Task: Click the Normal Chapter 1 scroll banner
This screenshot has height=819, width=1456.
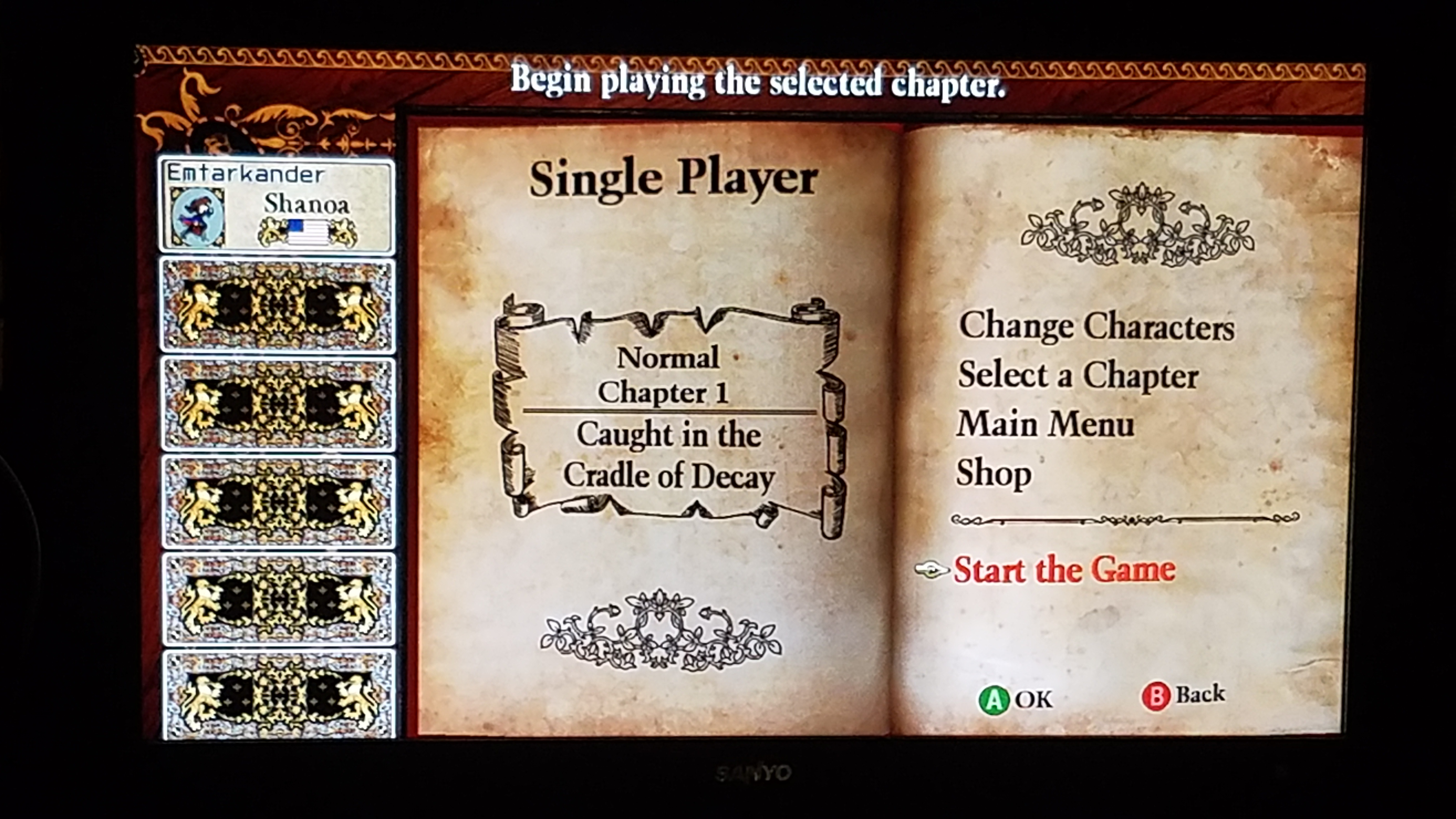Action: [669, 417]
